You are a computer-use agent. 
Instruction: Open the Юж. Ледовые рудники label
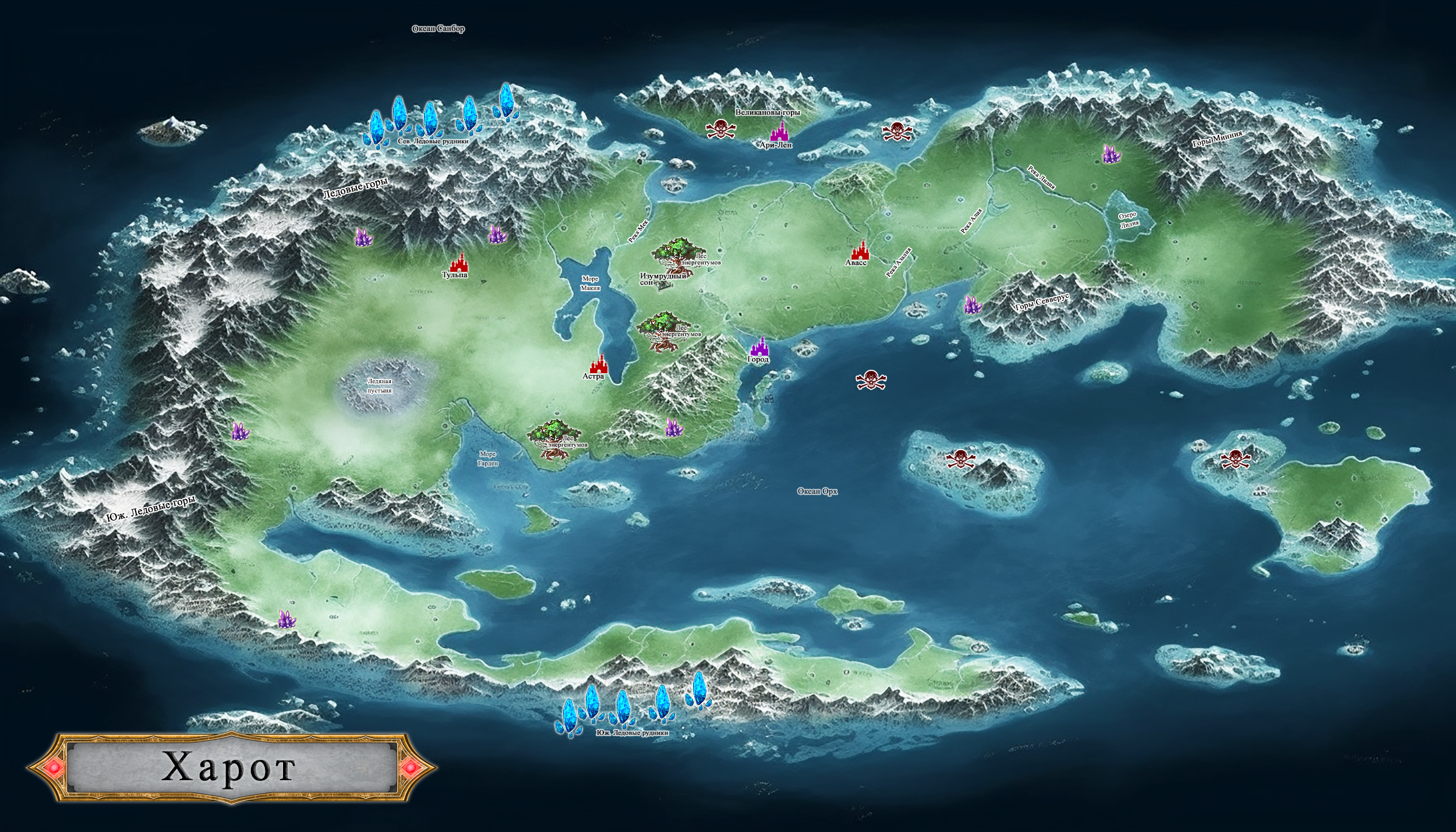pyautogui.click(x=632, y=733)
